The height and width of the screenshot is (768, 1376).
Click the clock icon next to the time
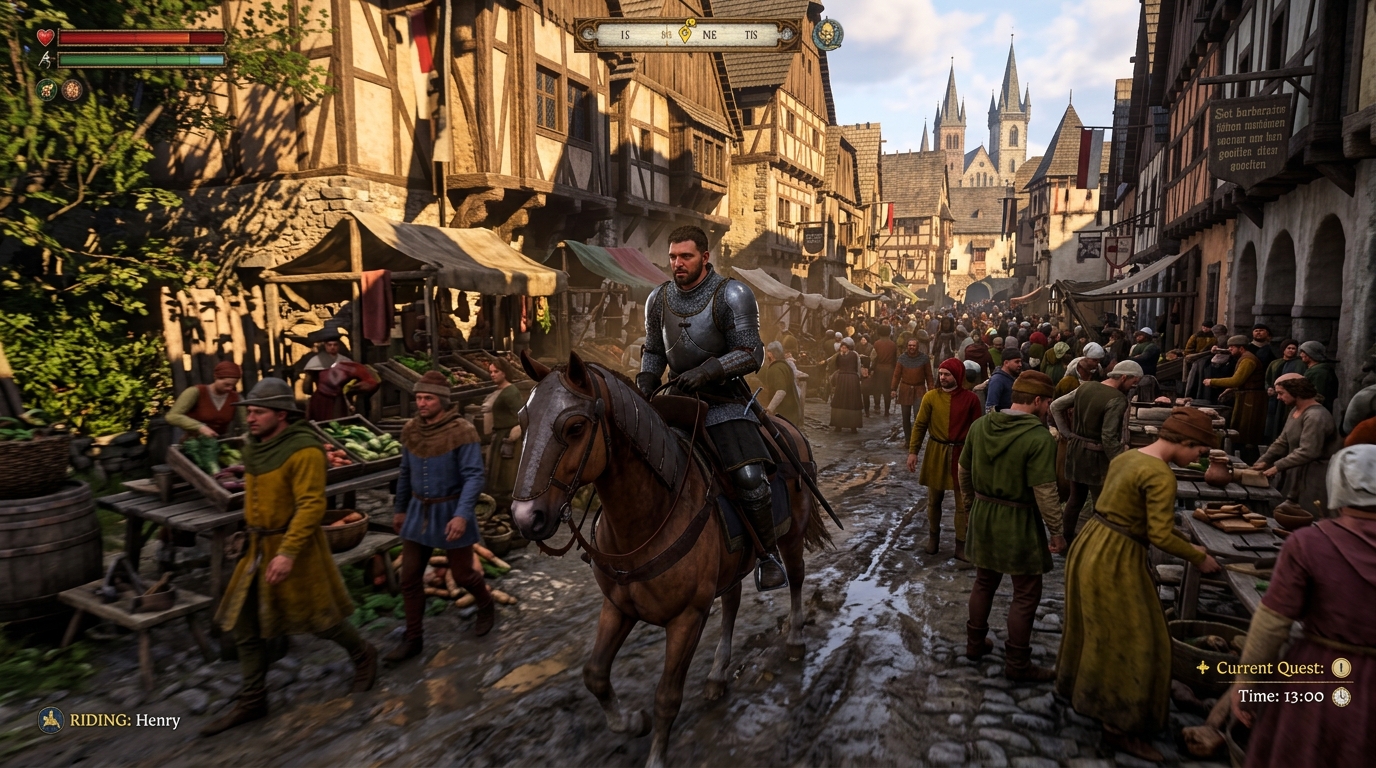pos(1341,696)
